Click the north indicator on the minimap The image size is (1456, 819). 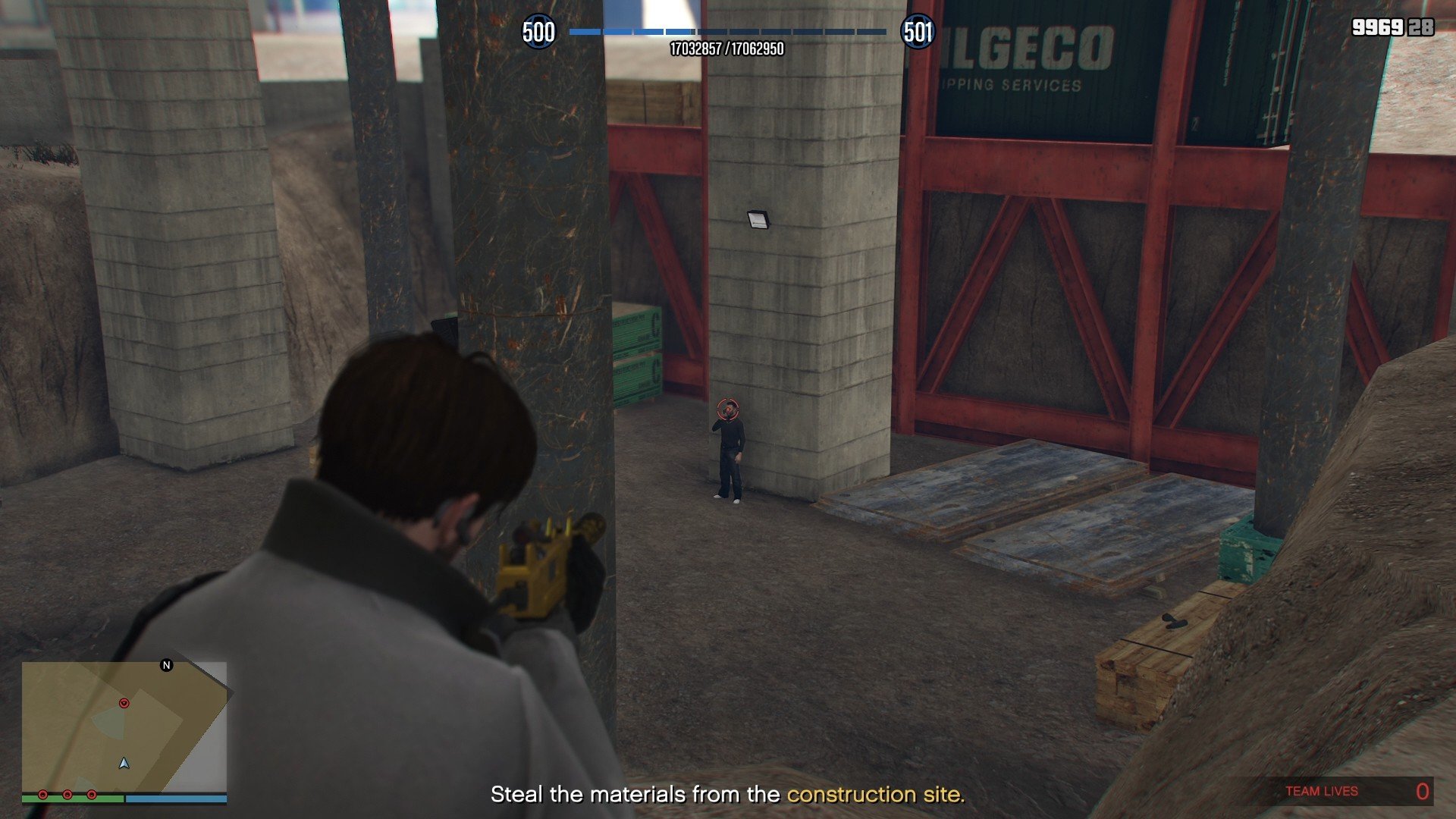tap(165, 666)
